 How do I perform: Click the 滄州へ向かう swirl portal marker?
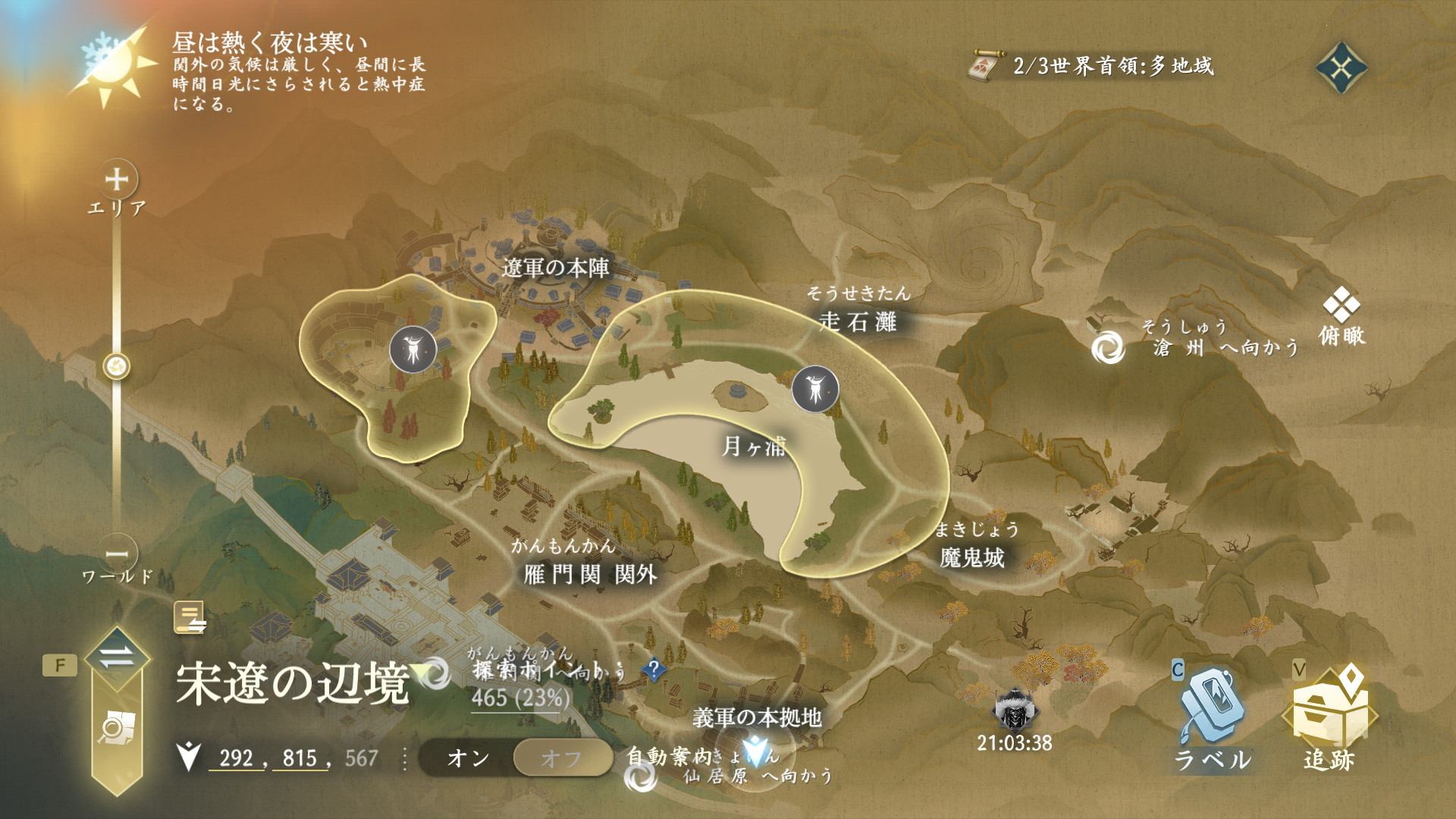coord(1108,347)
